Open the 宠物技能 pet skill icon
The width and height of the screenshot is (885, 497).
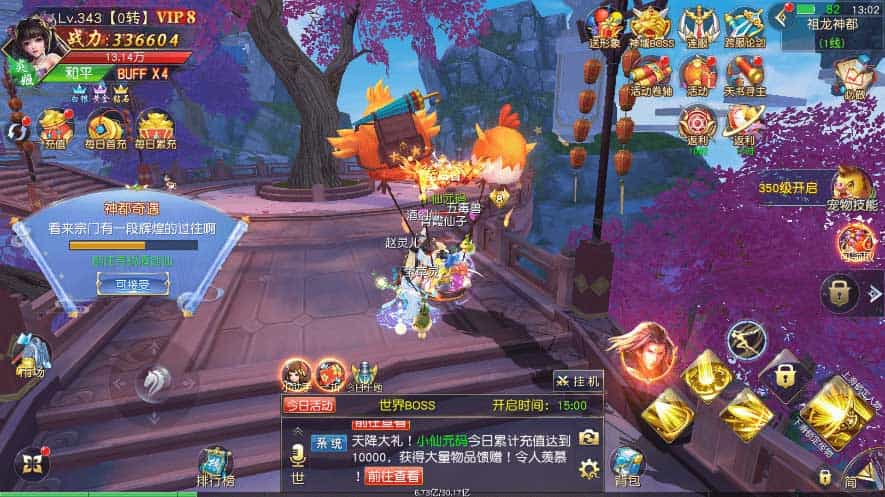pos(851,188)
